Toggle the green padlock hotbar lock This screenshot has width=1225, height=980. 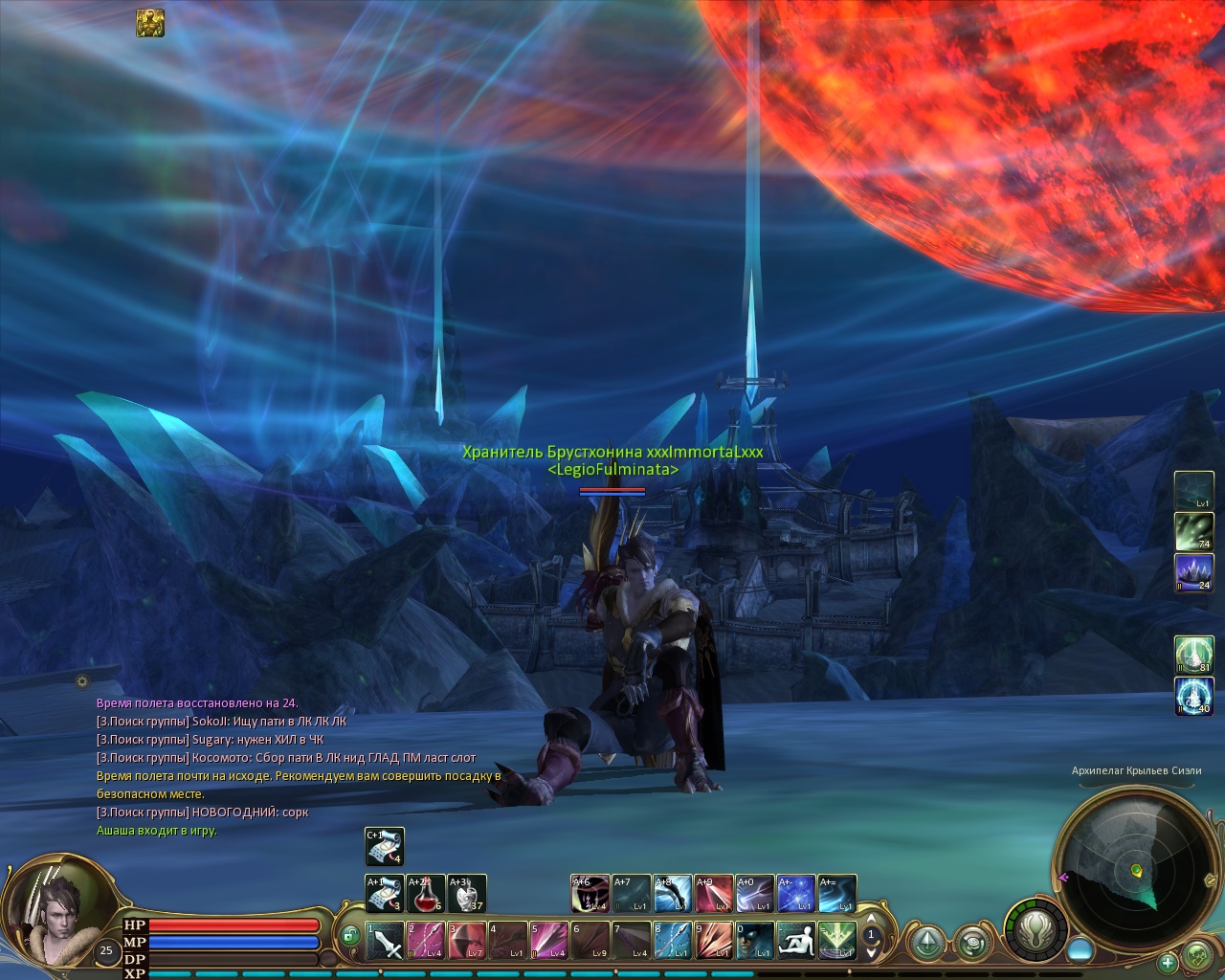tap(349, 935)
